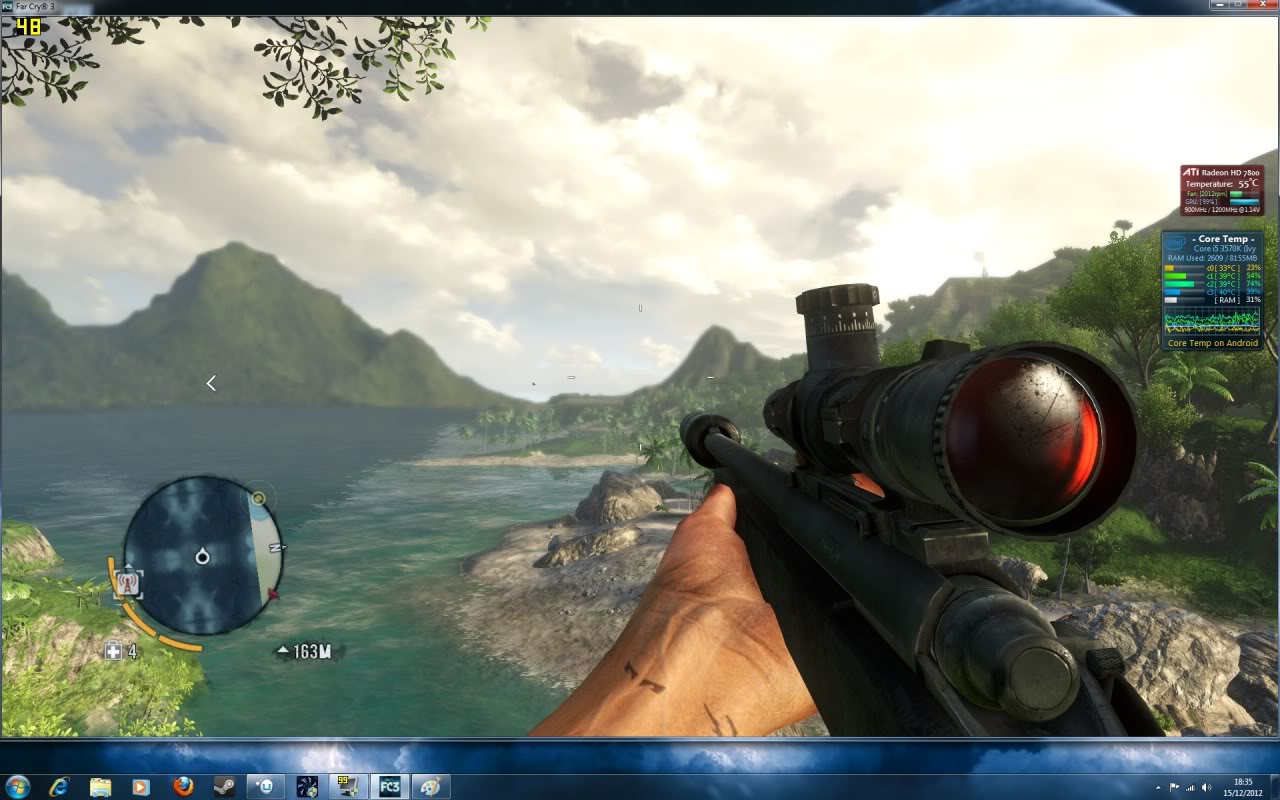
Task: Click the Far Cry 3 title bar tab
Action: (30, 4)
